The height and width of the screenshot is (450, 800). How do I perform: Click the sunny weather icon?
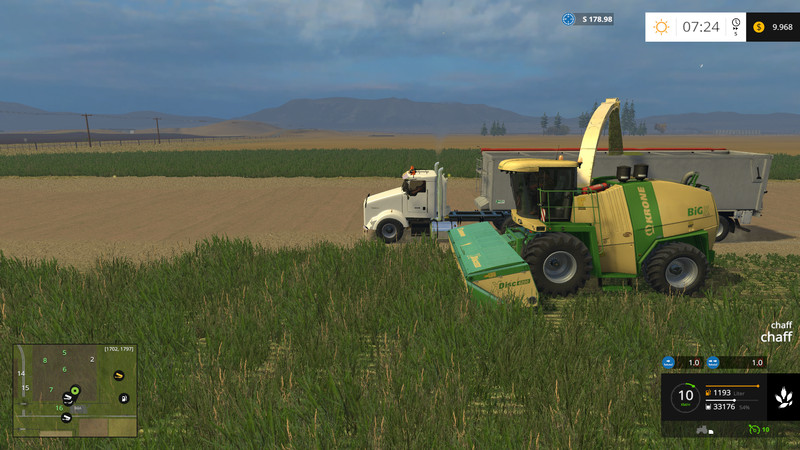[661, 27]
